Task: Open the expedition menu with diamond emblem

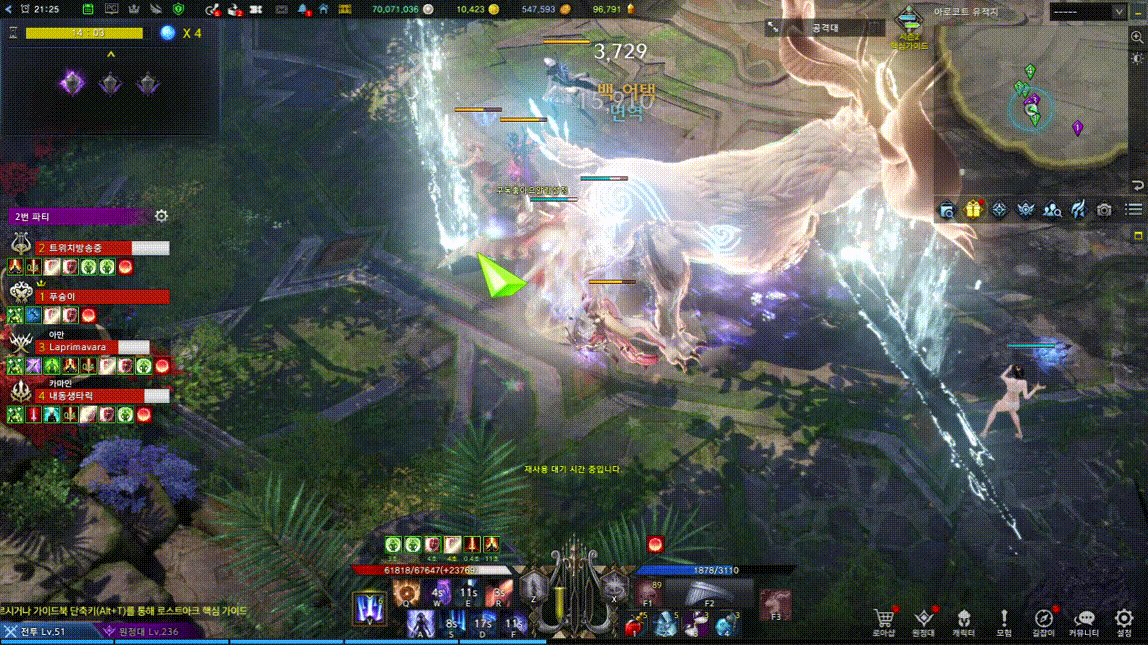Action: tap(924, 620)
